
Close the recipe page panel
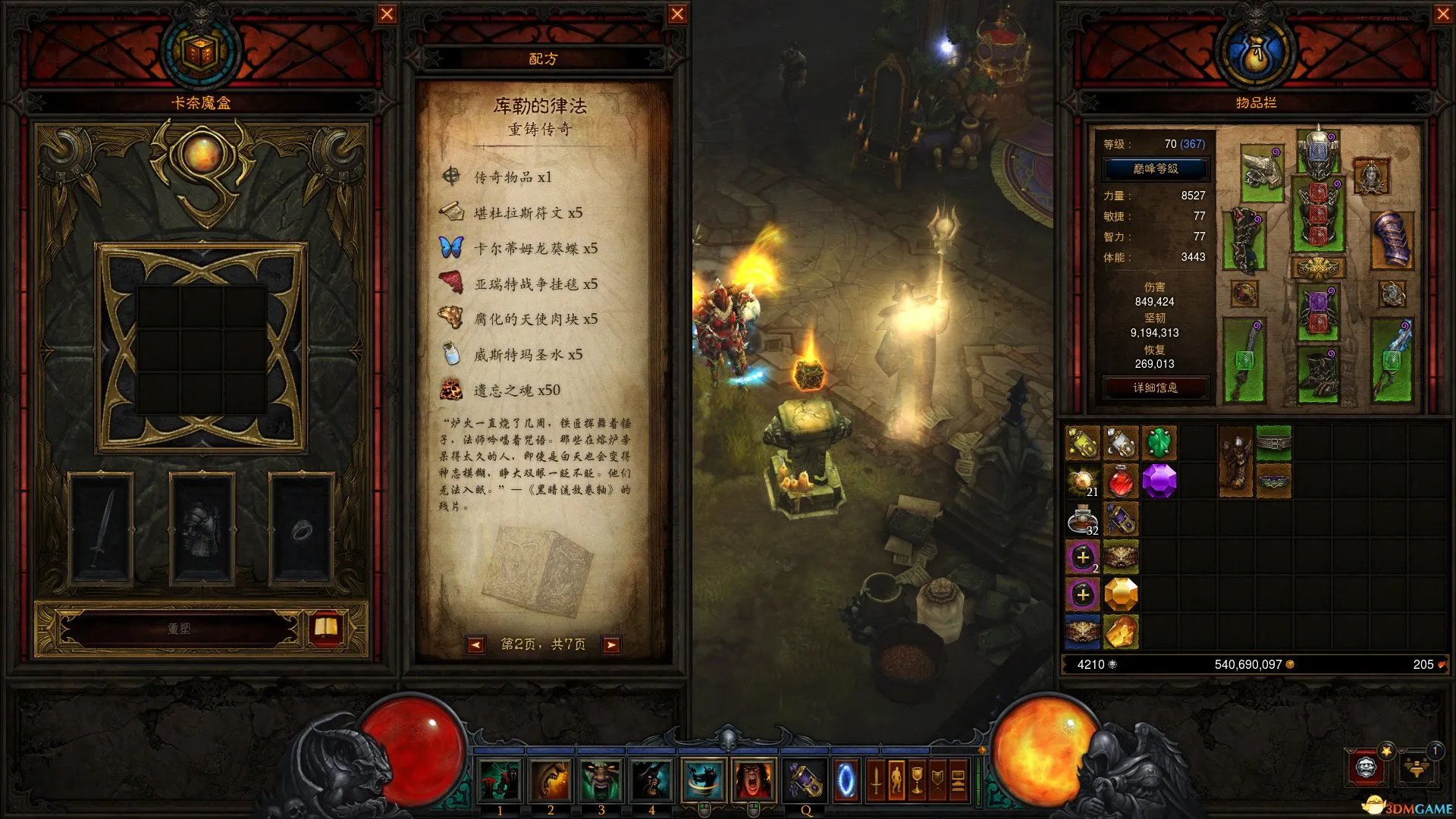coord(677,14)
